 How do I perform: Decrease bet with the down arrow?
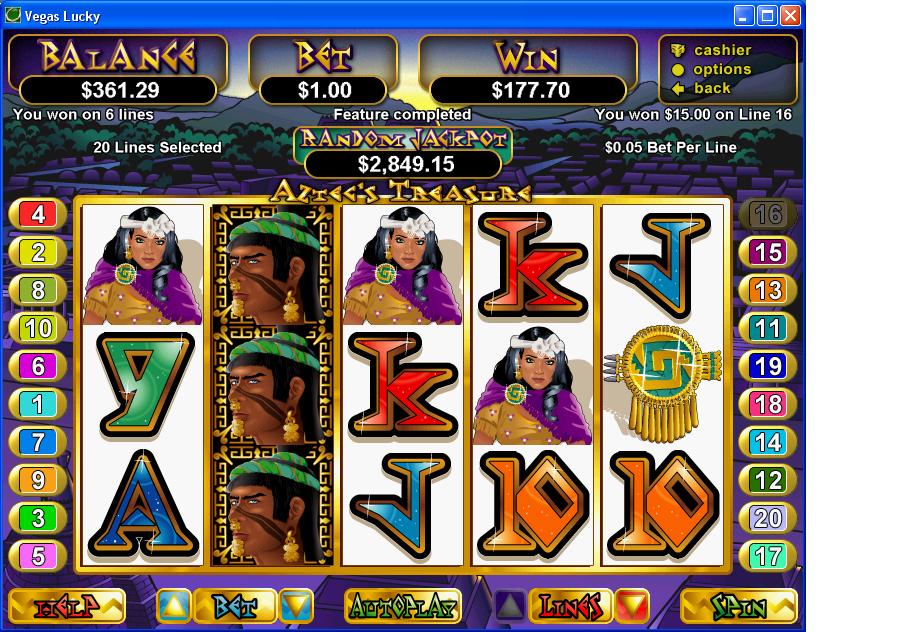(x=296, y=606)
